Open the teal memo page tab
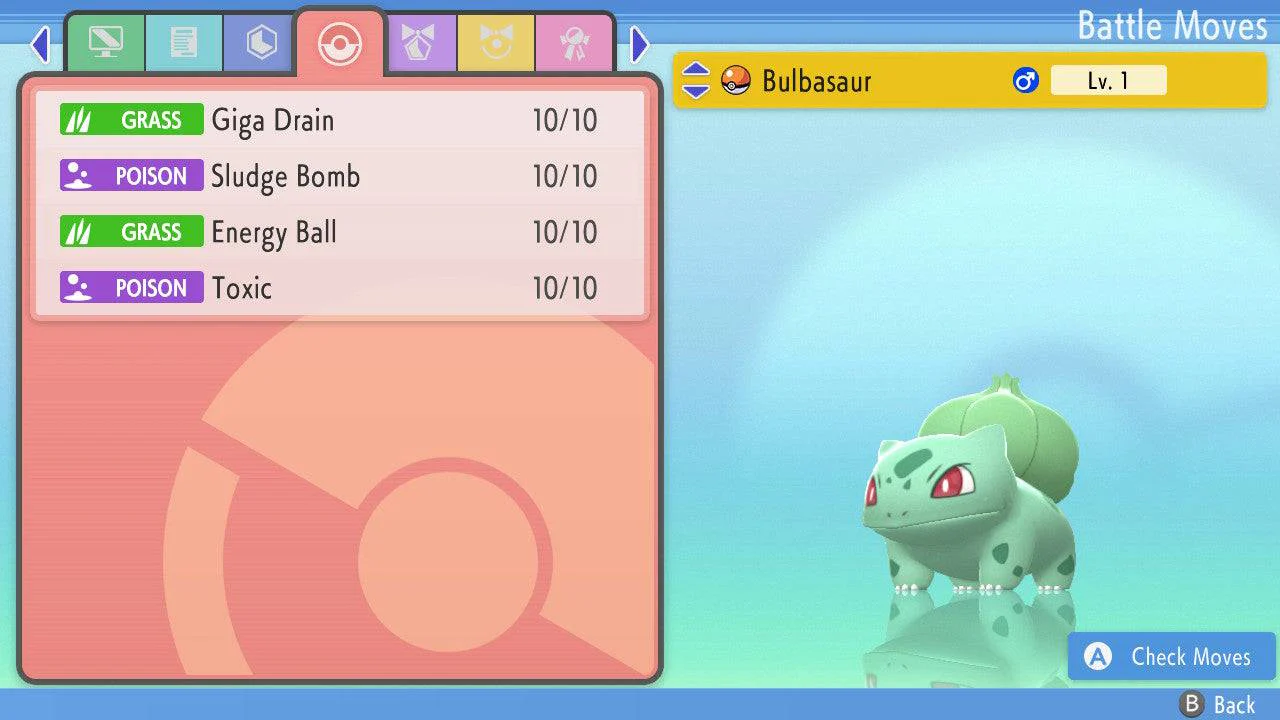Viewport: 1280px width, 720px height. pos(183,43)
